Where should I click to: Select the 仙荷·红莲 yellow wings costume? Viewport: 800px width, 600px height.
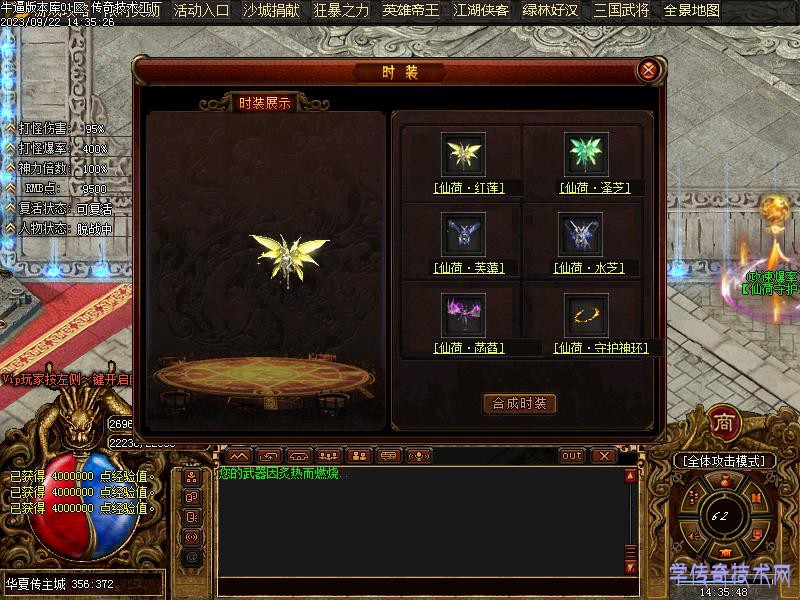[x=463, y=154]
